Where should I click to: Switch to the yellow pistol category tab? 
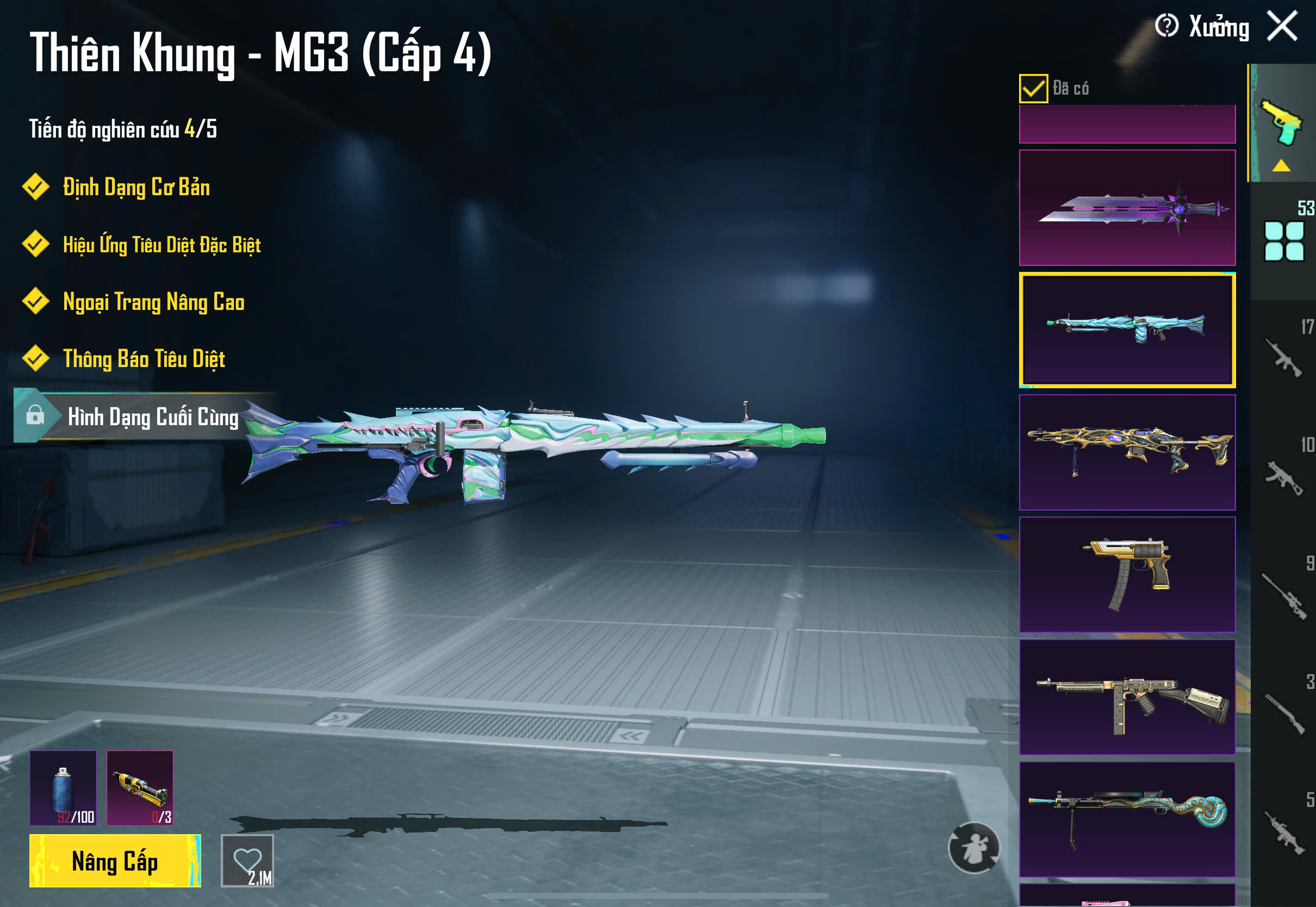(1282, 125)
